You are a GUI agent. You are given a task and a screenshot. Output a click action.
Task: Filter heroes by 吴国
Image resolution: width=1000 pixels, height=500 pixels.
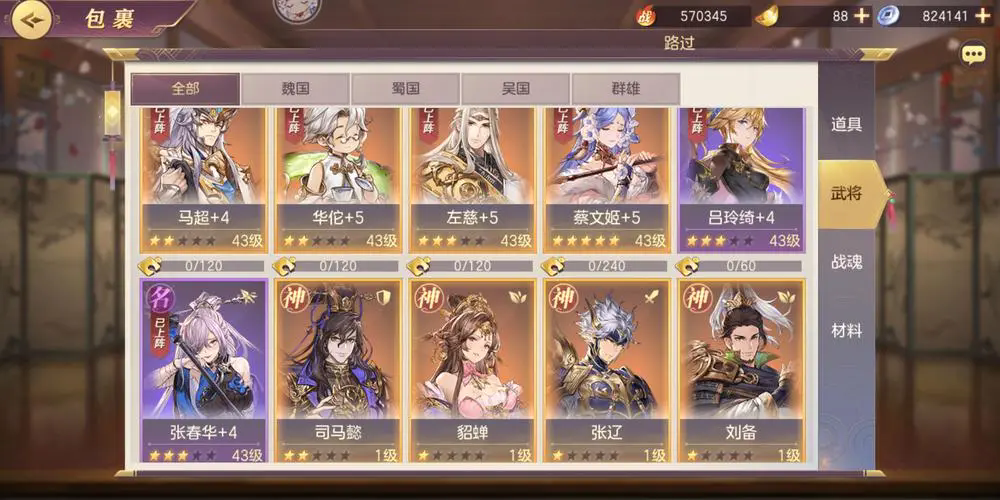click(x=515, y=89)
